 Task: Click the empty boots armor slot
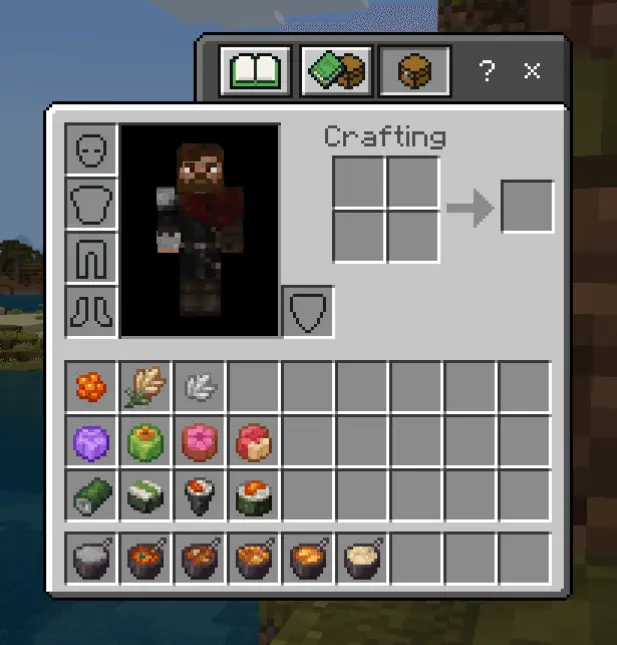[x=92, y=312]
